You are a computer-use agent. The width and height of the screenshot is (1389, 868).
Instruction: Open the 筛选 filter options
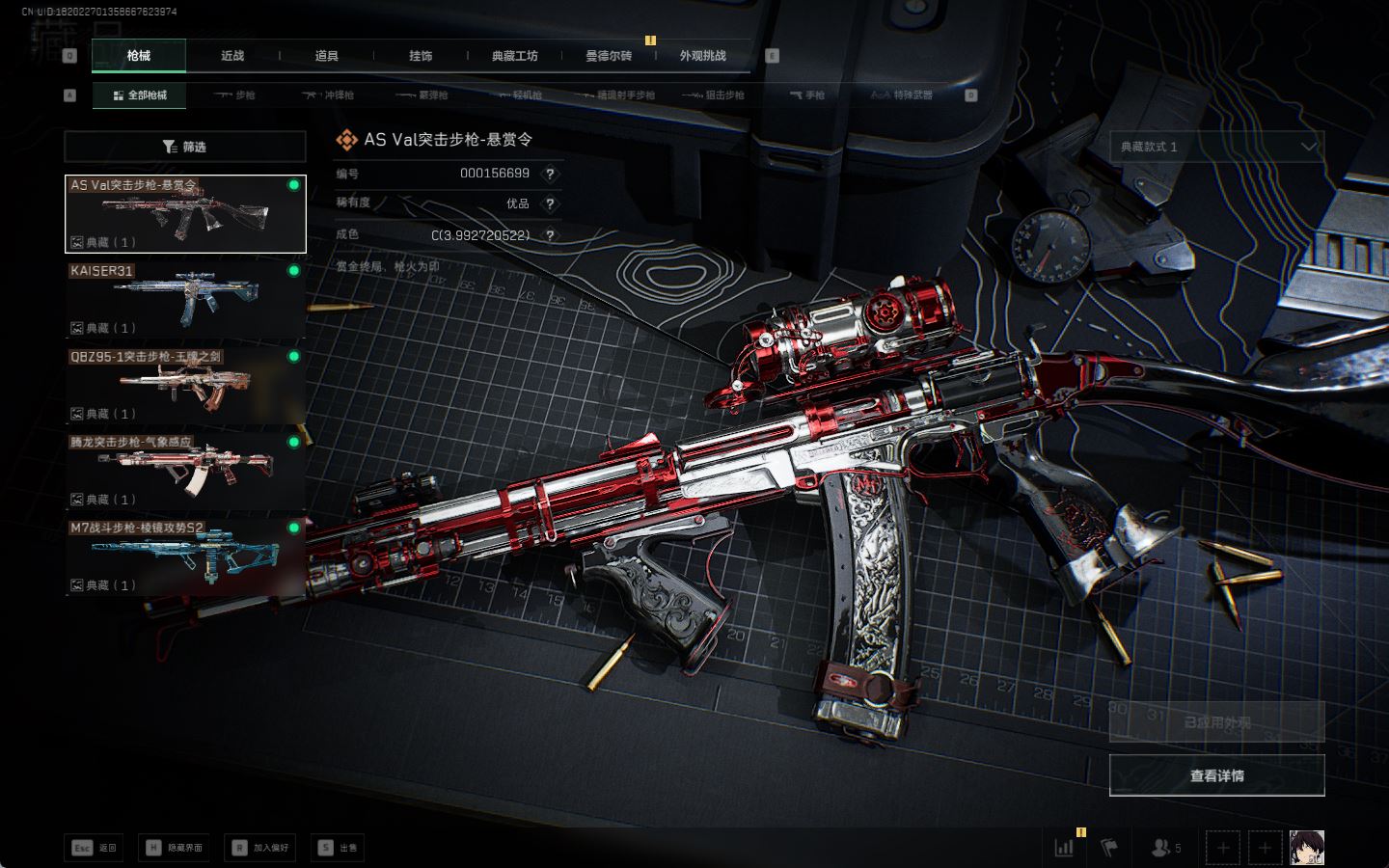184,147
